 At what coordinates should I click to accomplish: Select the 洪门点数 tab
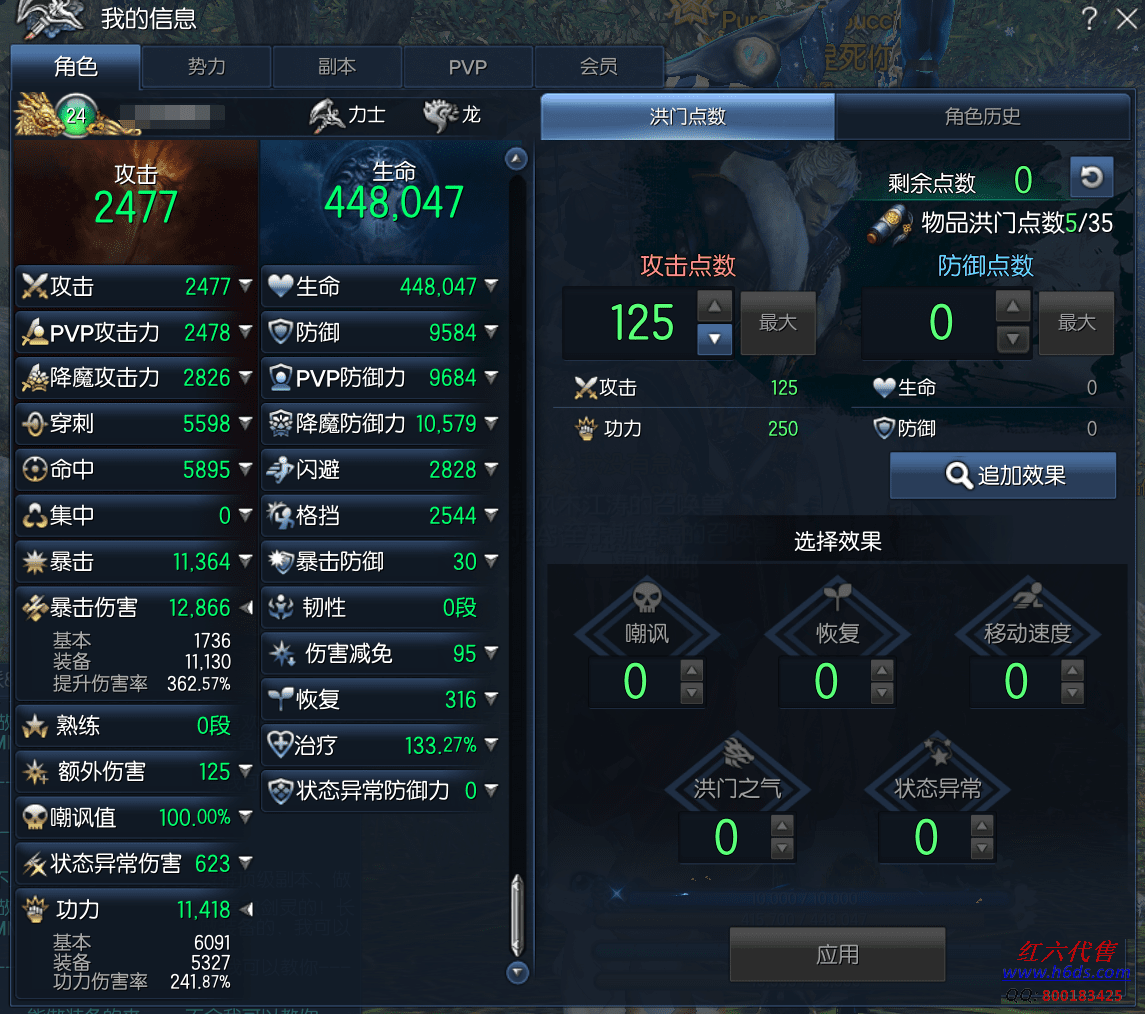tap(687, 117)
